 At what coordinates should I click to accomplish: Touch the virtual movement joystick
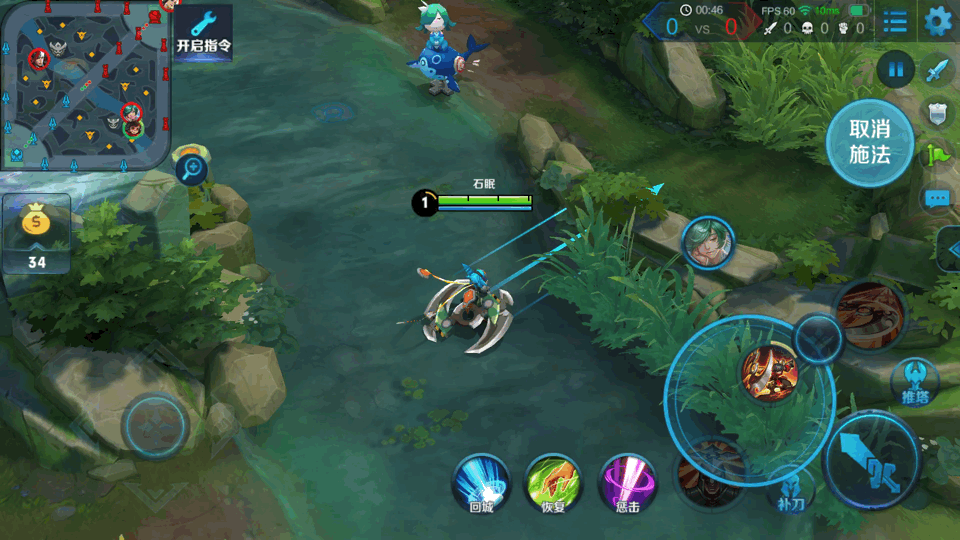point(156,427)
